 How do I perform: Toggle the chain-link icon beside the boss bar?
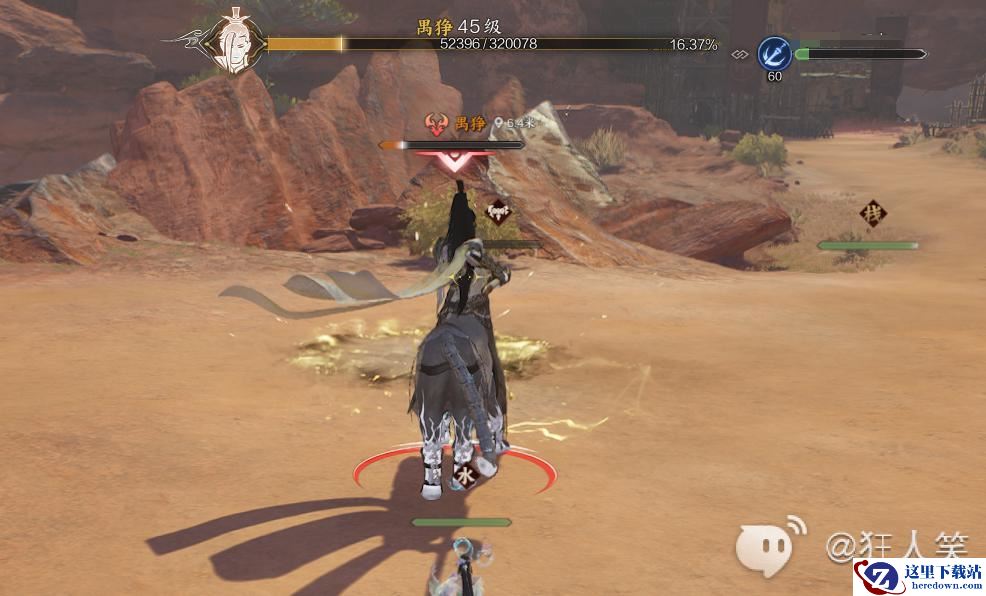[x=740, y=54]
